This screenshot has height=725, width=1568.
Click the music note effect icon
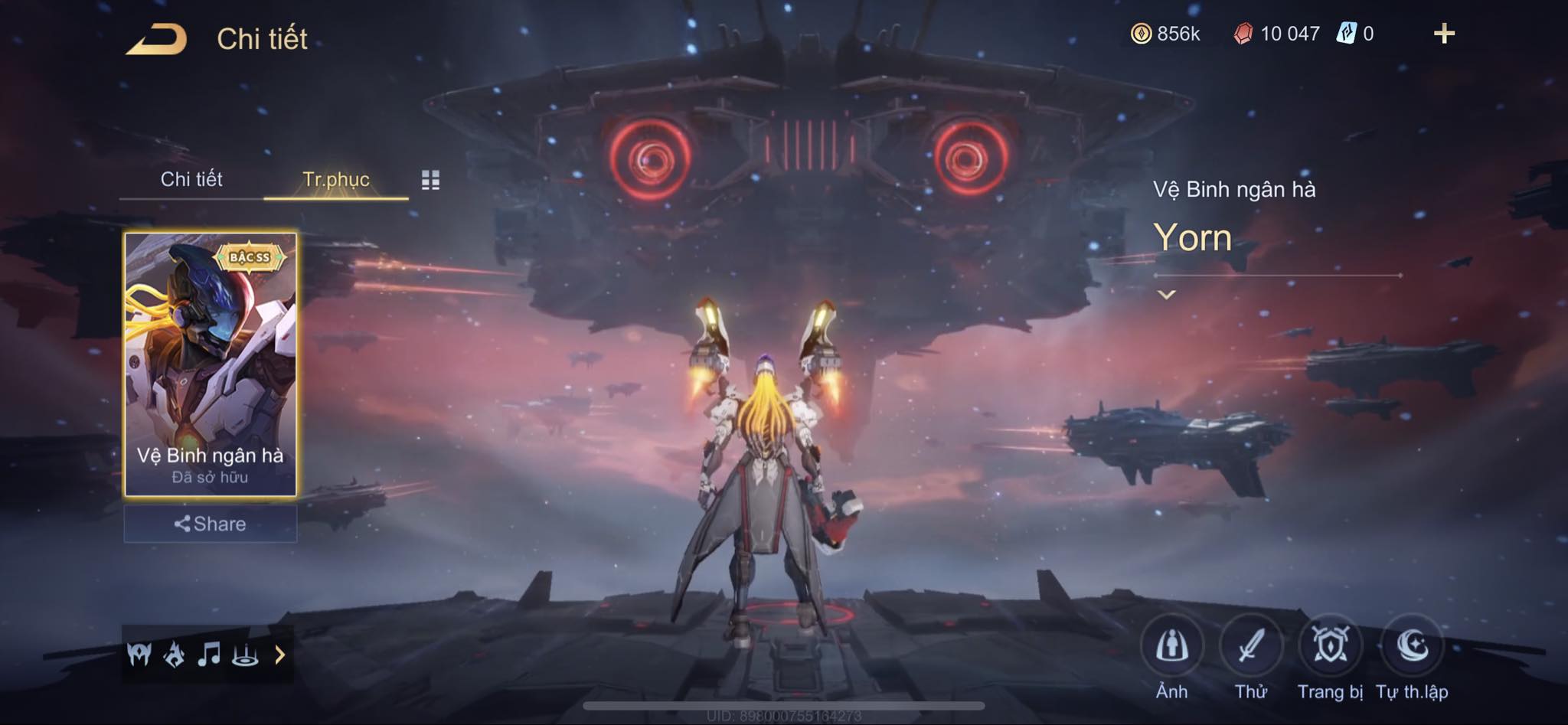pyautogui.click(x=209, y=655)
